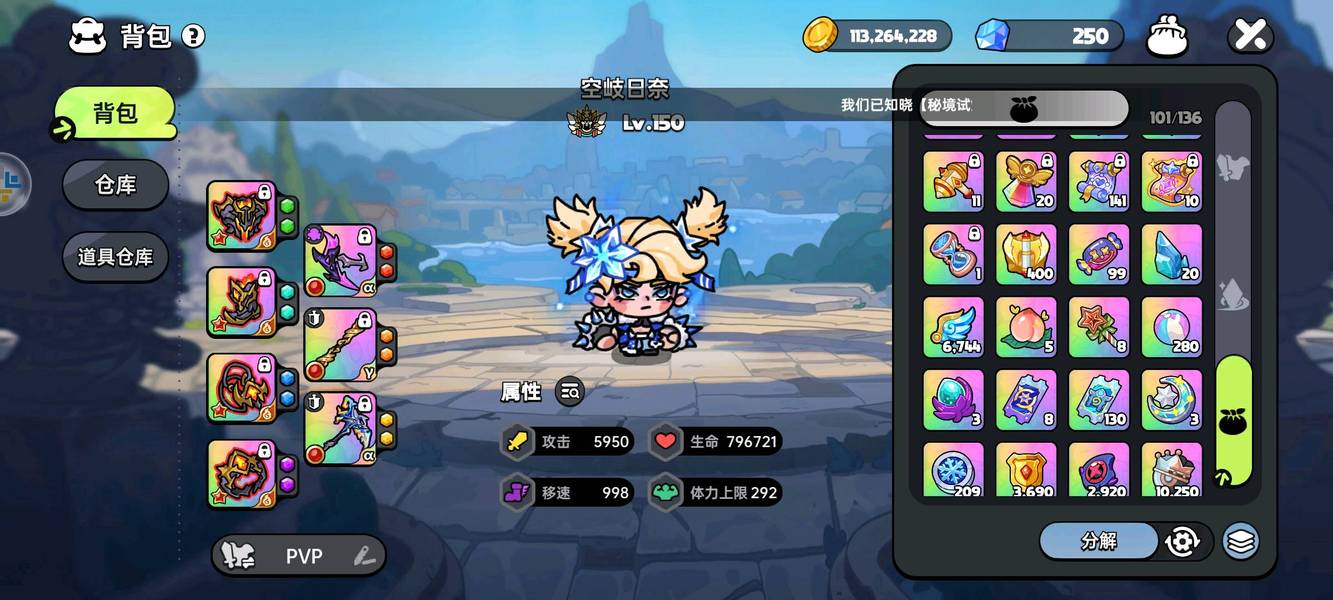Choose the winged item with count 6,744

point(953,327)
